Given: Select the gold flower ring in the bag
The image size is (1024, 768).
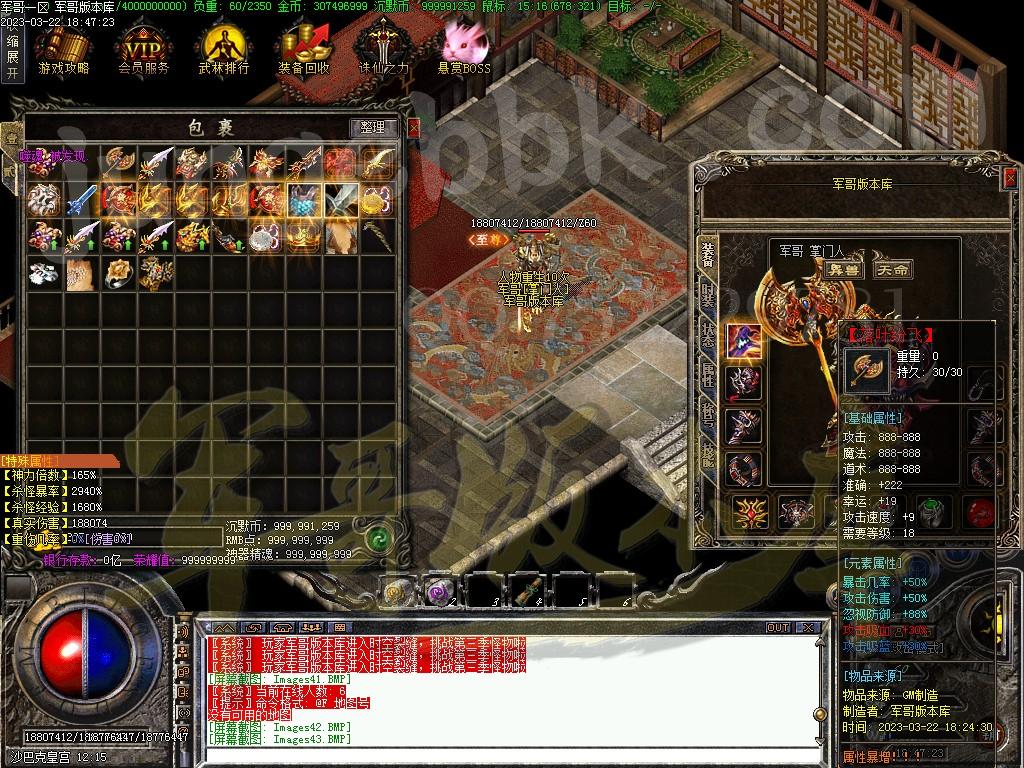Looking at the screenshot, I should coord(118,272).
